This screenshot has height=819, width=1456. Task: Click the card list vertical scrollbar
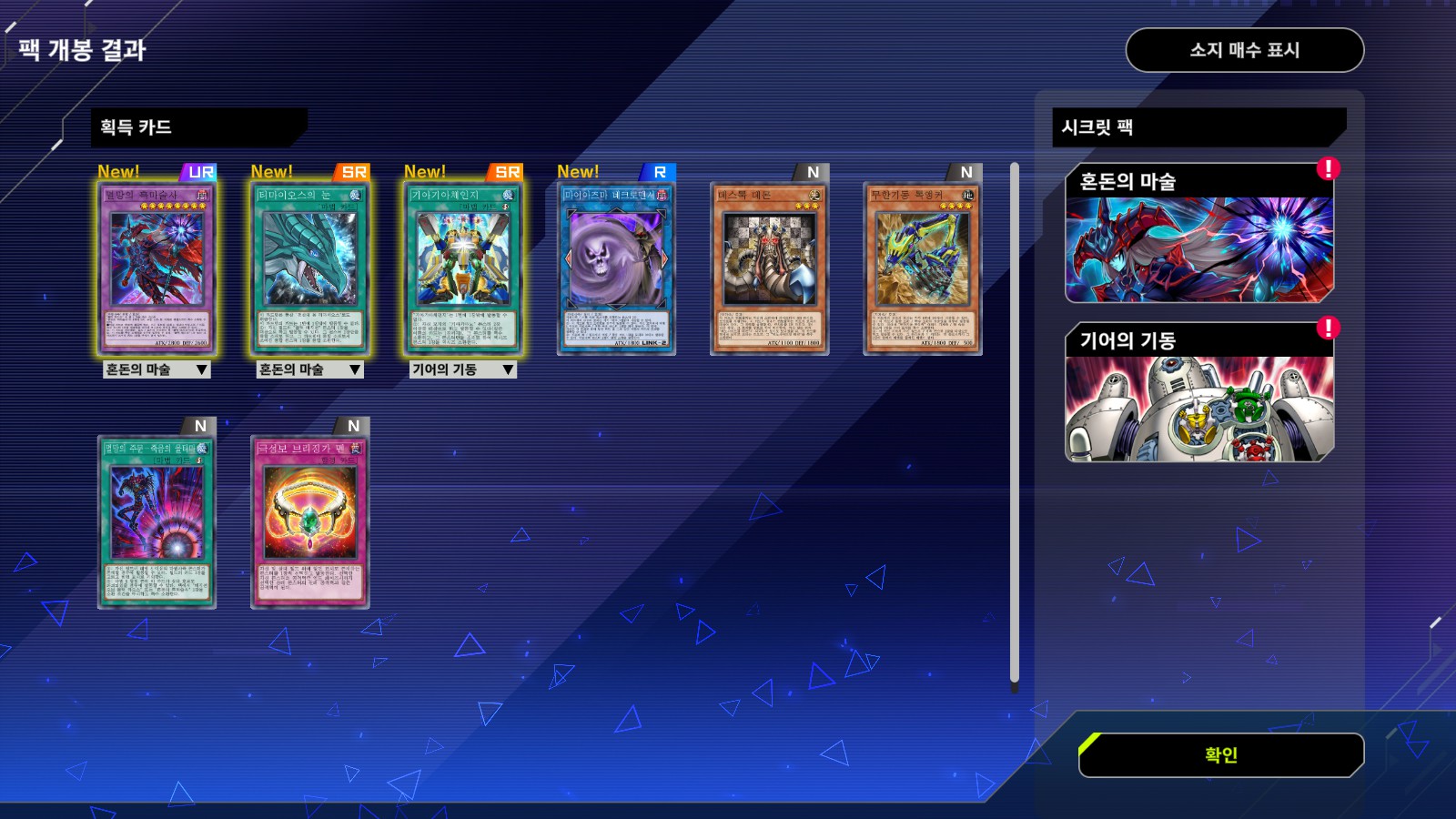click(1015, 423)
